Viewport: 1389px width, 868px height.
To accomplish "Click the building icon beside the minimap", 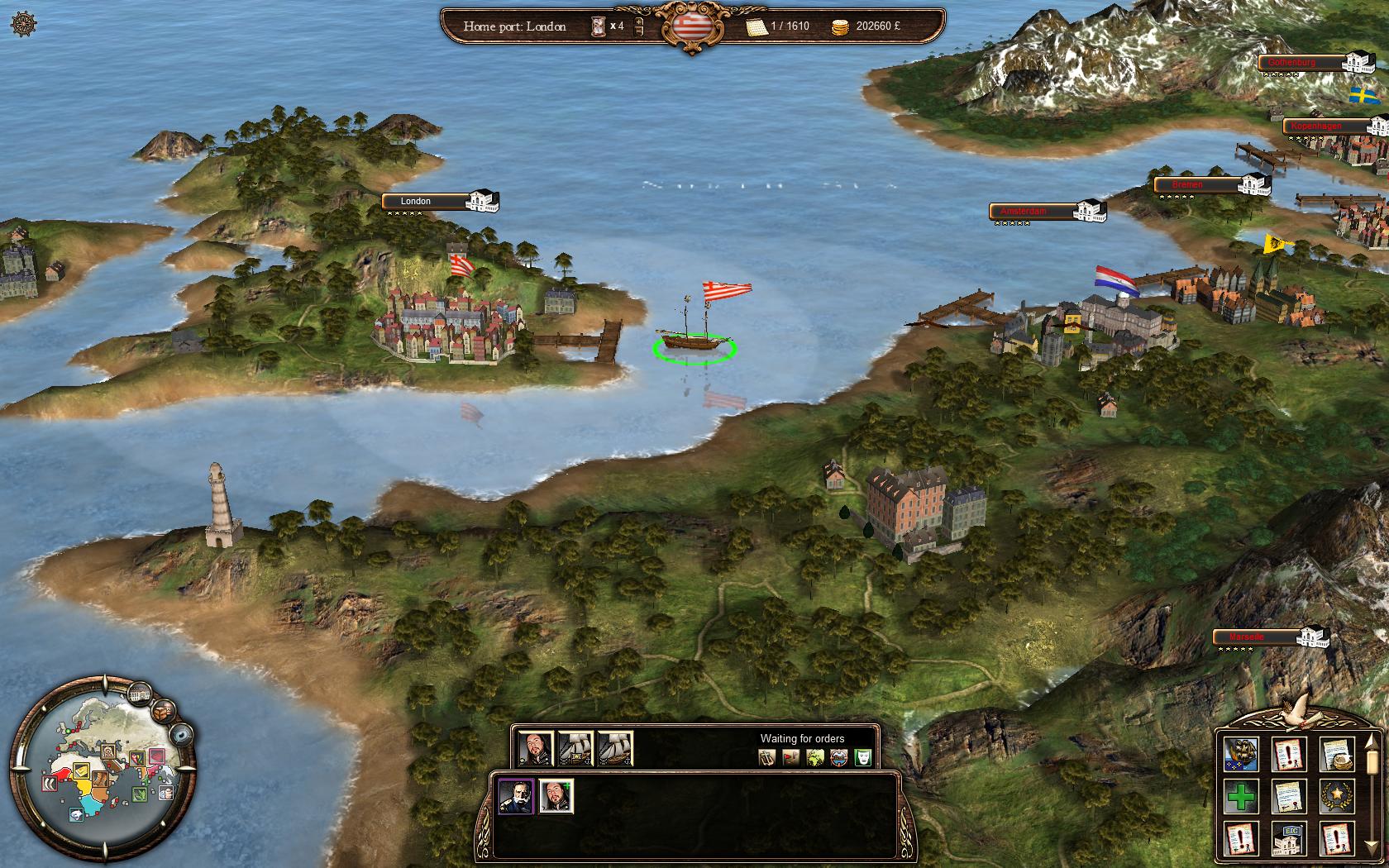I will click(139, 692).
